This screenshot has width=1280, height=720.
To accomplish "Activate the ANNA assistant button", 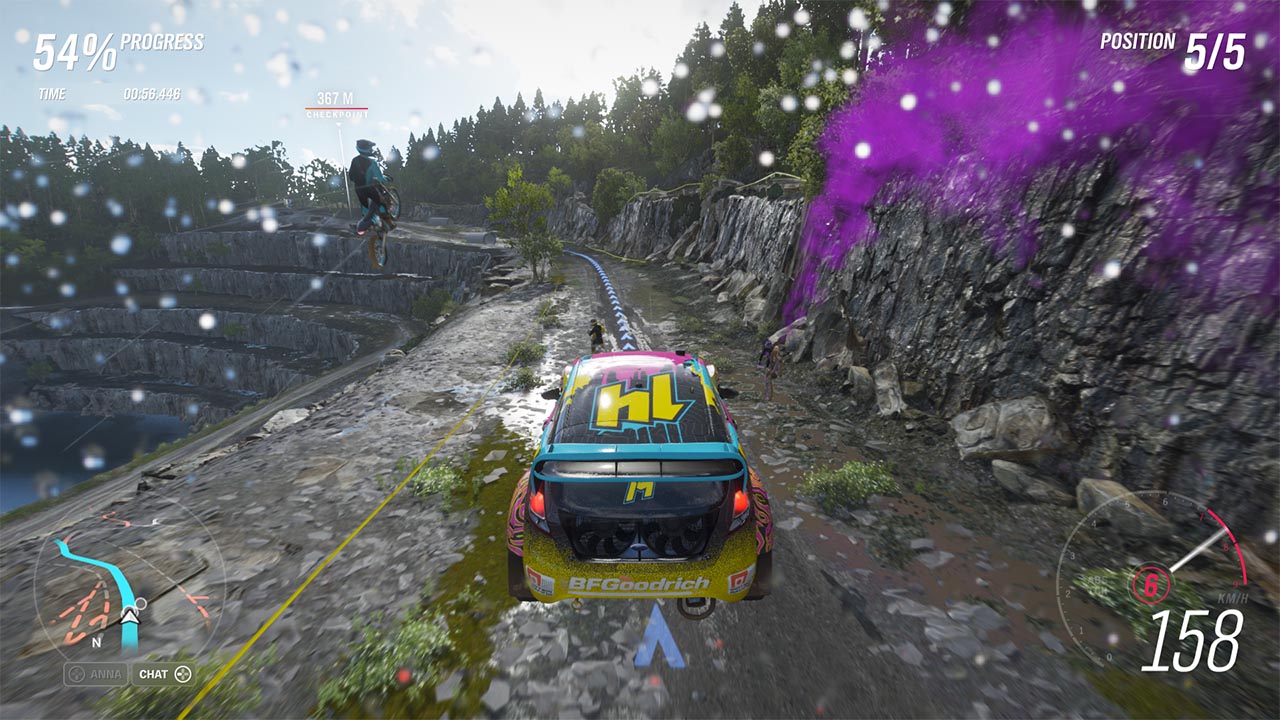I will (x=96, y=674).
